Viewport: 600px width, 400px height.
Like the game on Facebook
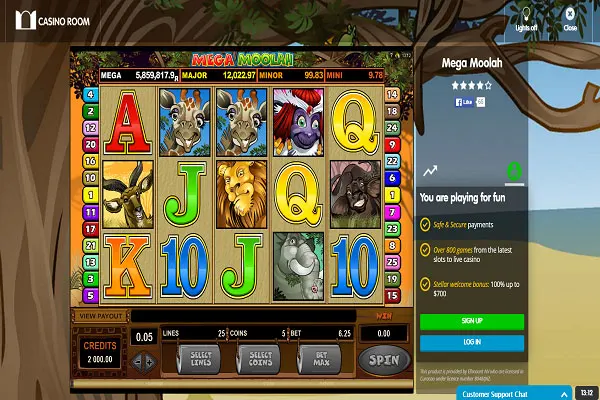(464, 102)
